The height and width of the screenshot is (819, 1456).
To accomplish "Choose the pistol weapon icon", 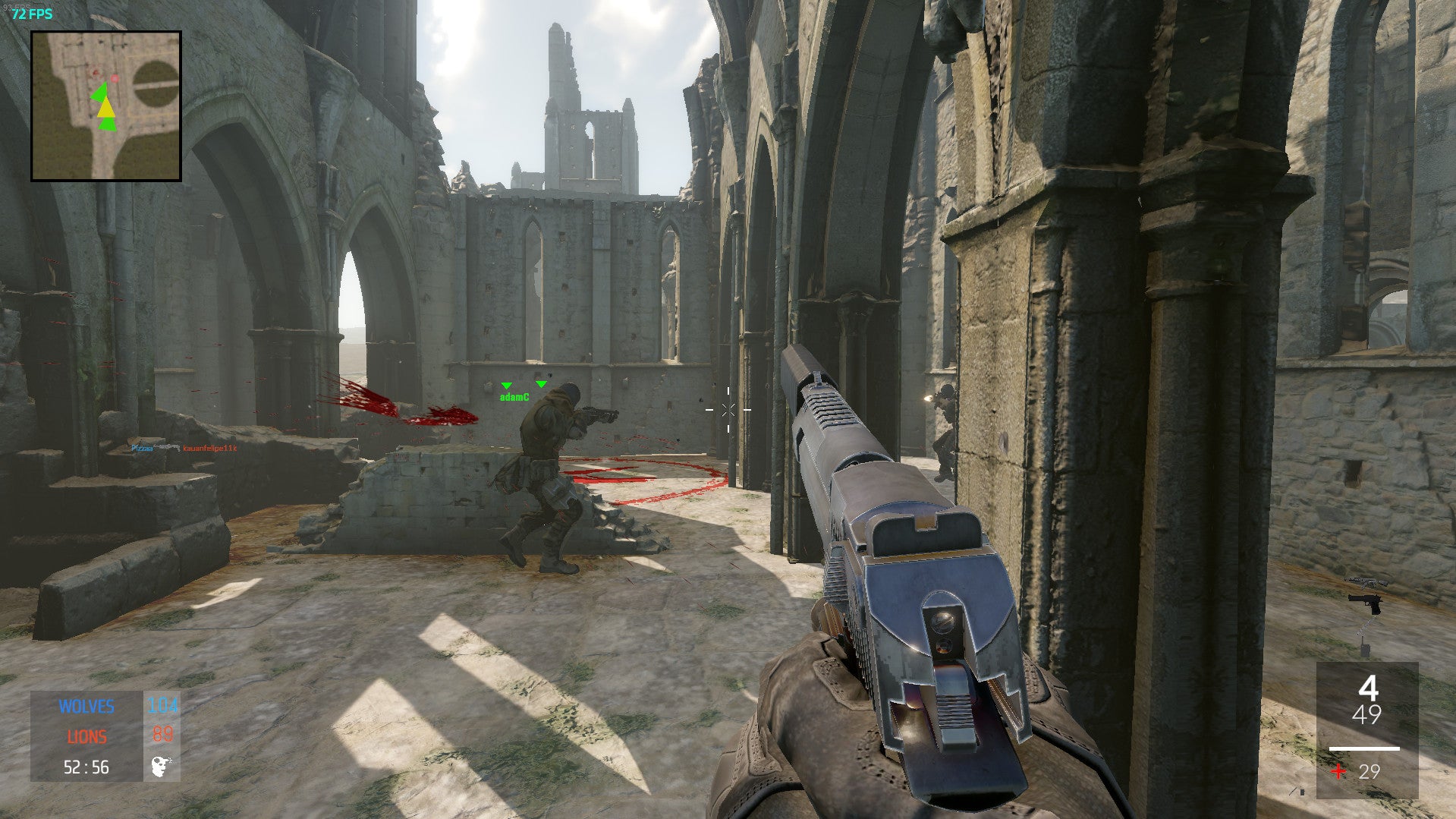I will pos(1365,603).
